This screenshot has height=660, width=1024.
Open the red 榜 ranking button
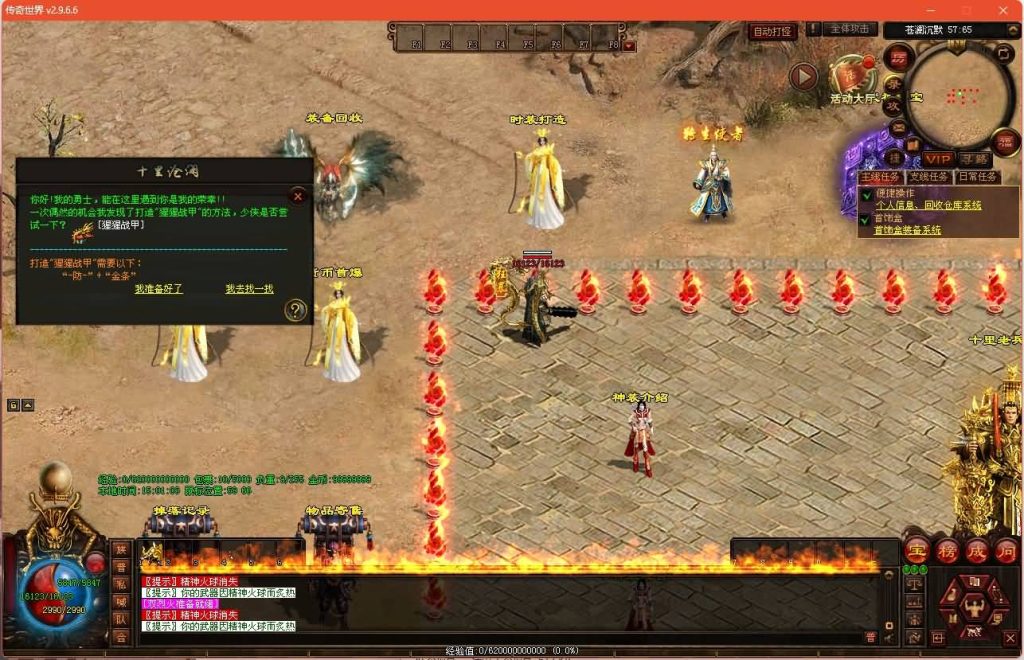tap(946, 551)
